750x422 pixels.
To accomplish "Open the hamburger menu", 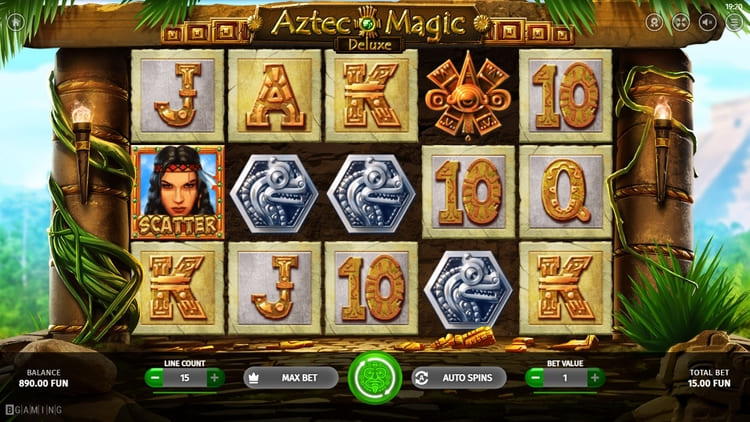I will coord(733,21).
